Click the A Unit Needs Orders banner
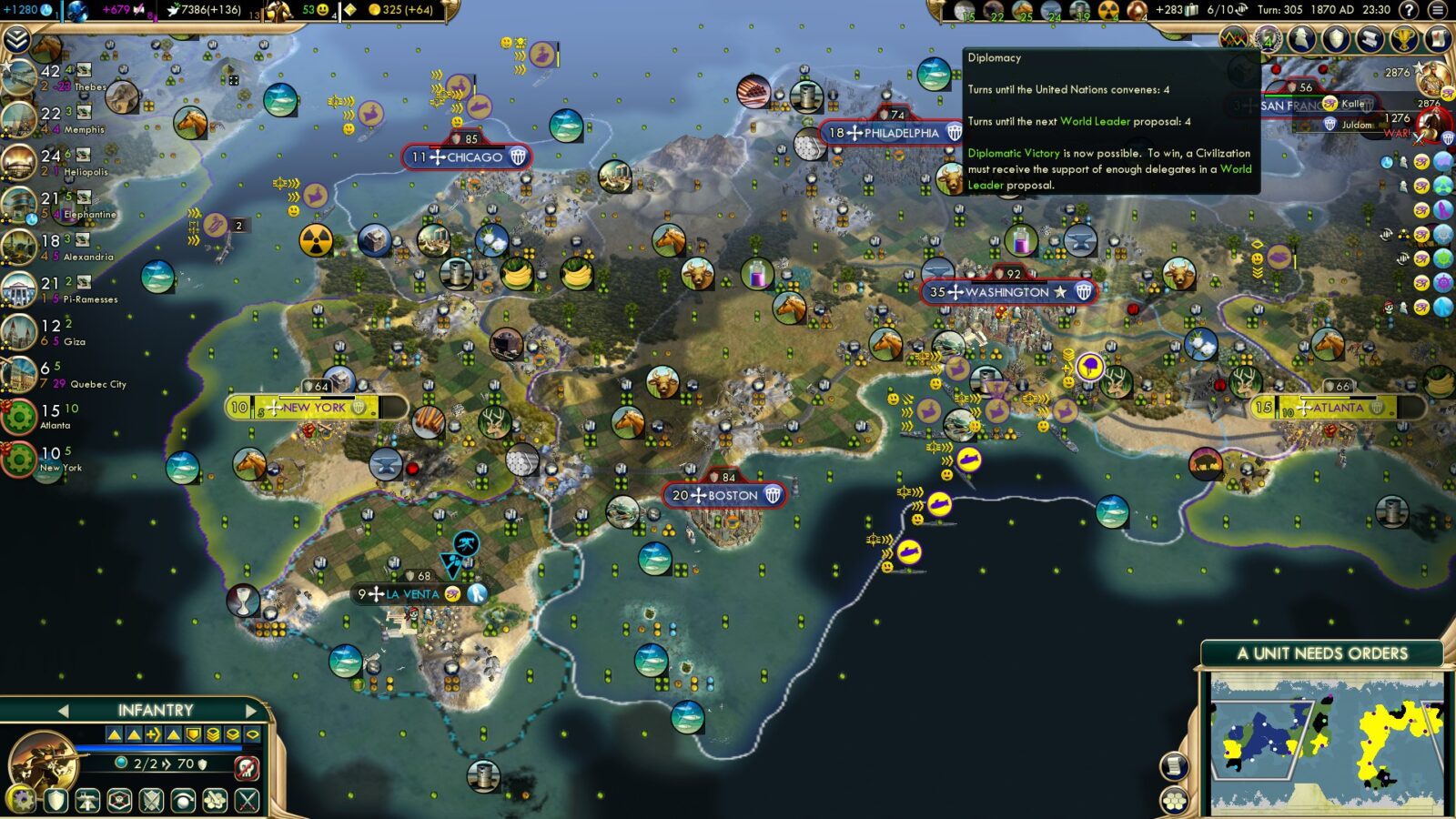The image size is (1456, 819). coord(1320,652)
